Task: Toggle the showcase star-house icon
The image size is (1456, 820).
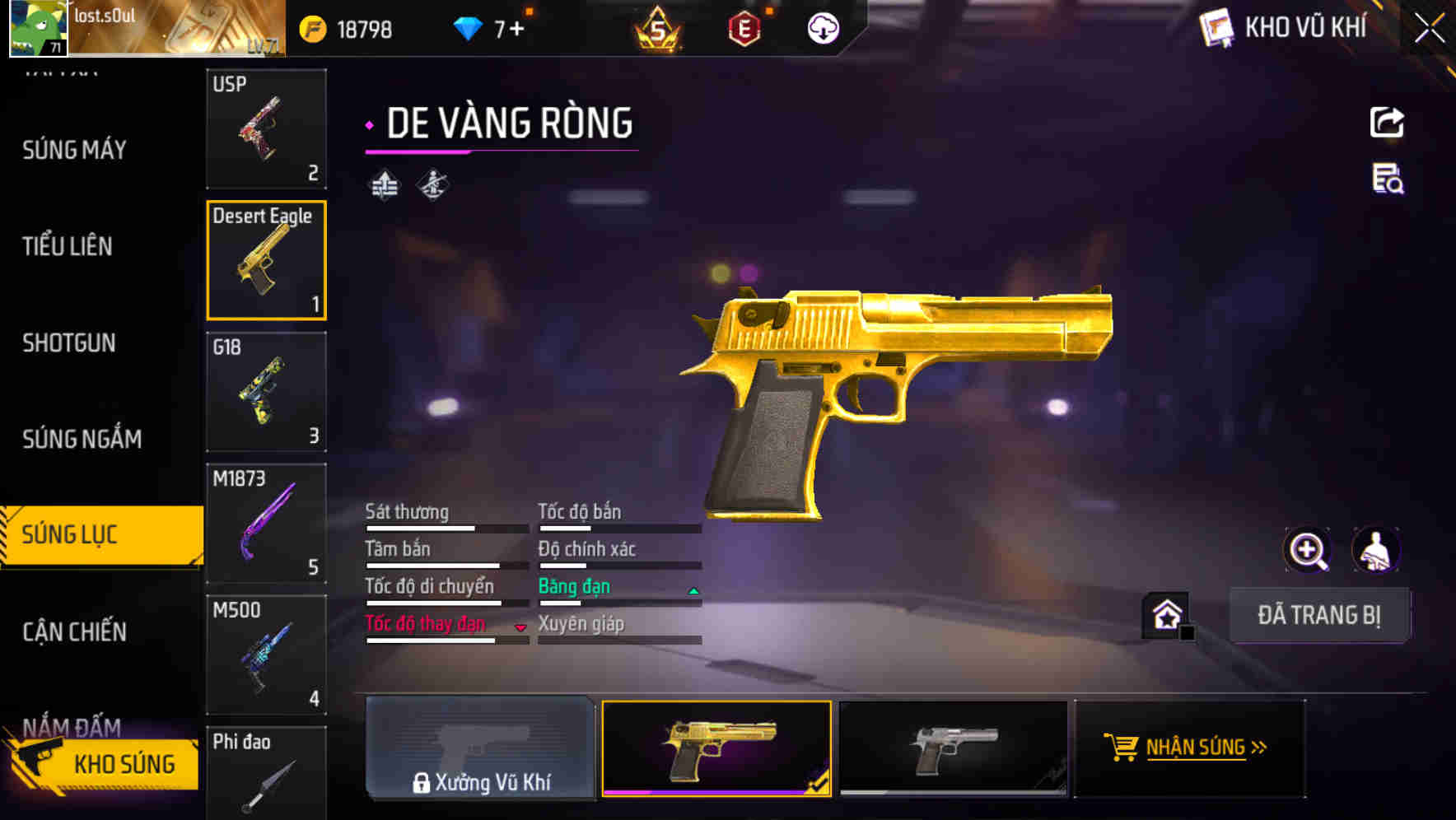Action: click(x=1166, y=615)
